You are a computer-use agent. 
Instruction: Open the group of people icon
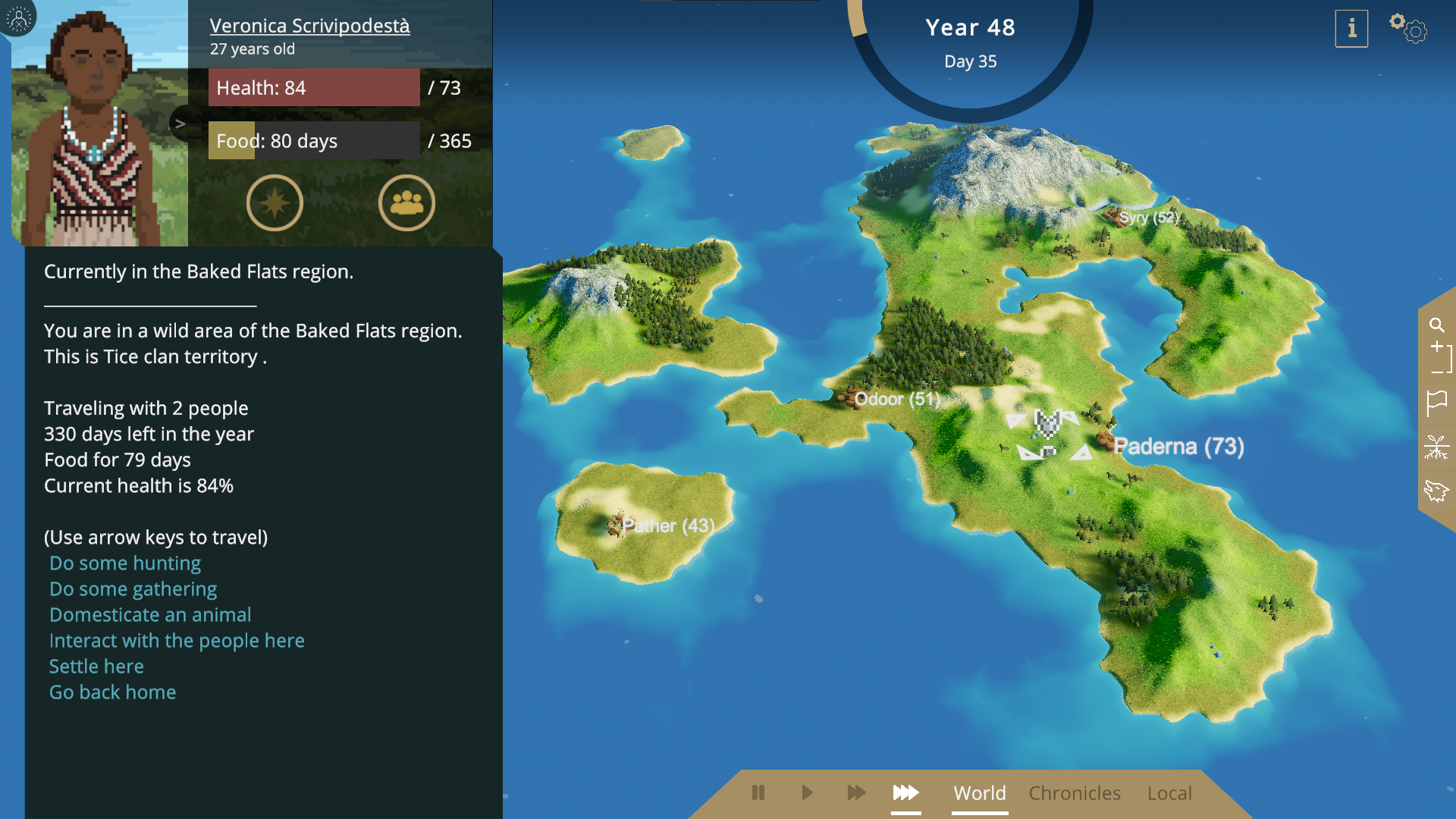406,202
